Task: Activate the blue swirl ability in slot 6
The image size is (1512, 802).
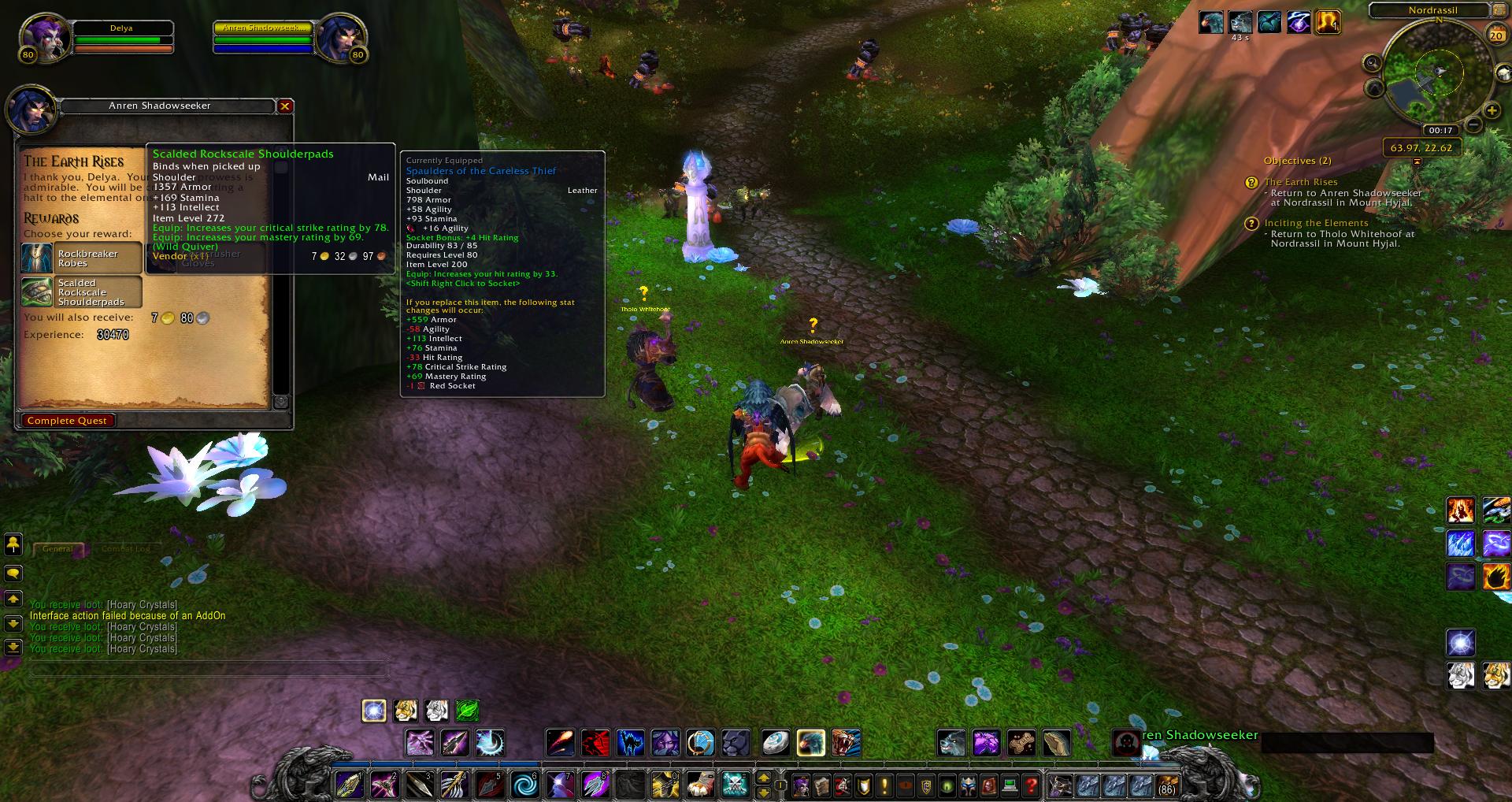Action: tap(525, 785)
